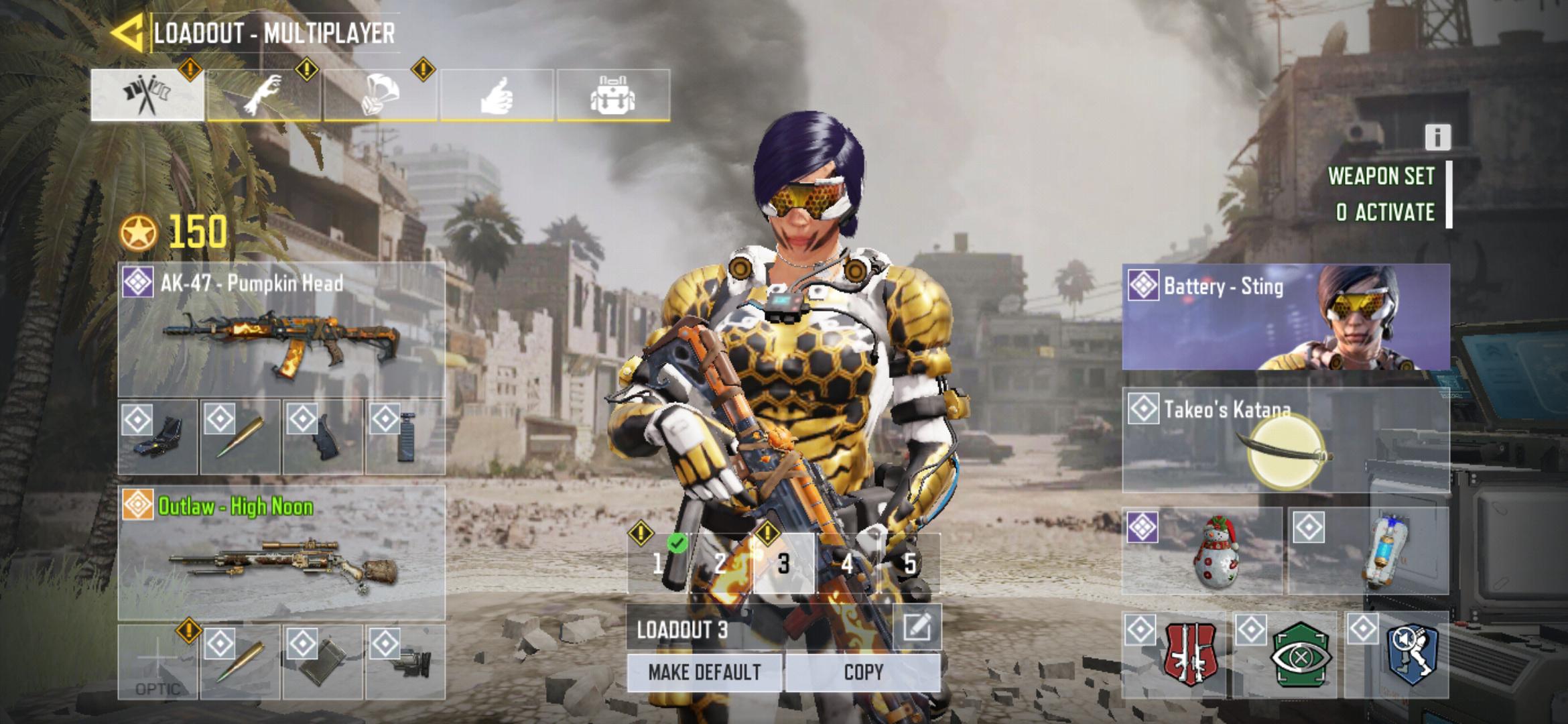
Task: Select the AK-47 Pumpkin Head primary weapon
Action: click(281, 330)
